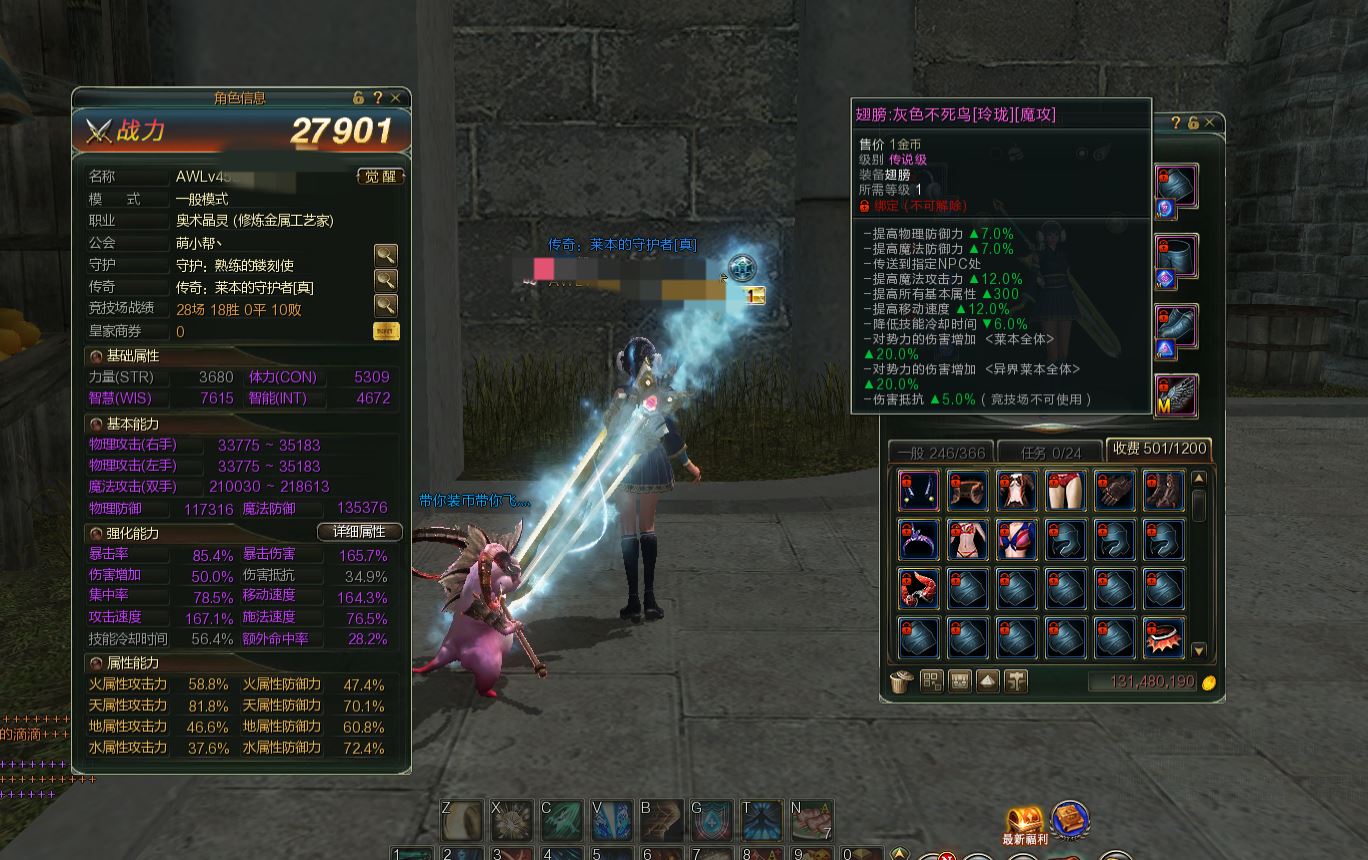Select the red bikini costume item

click(x=967, y=540)
